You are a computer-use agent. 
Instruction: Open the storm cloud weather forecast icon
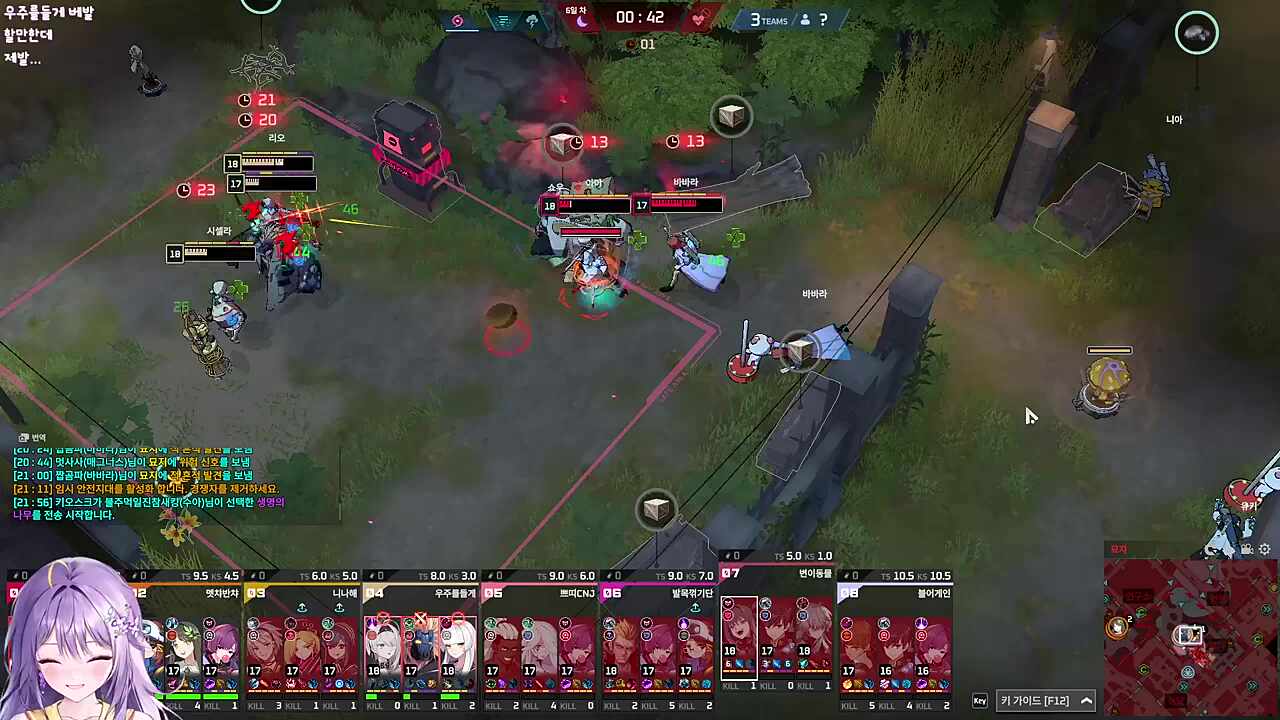pyautogui.click(x=533, y=20)
